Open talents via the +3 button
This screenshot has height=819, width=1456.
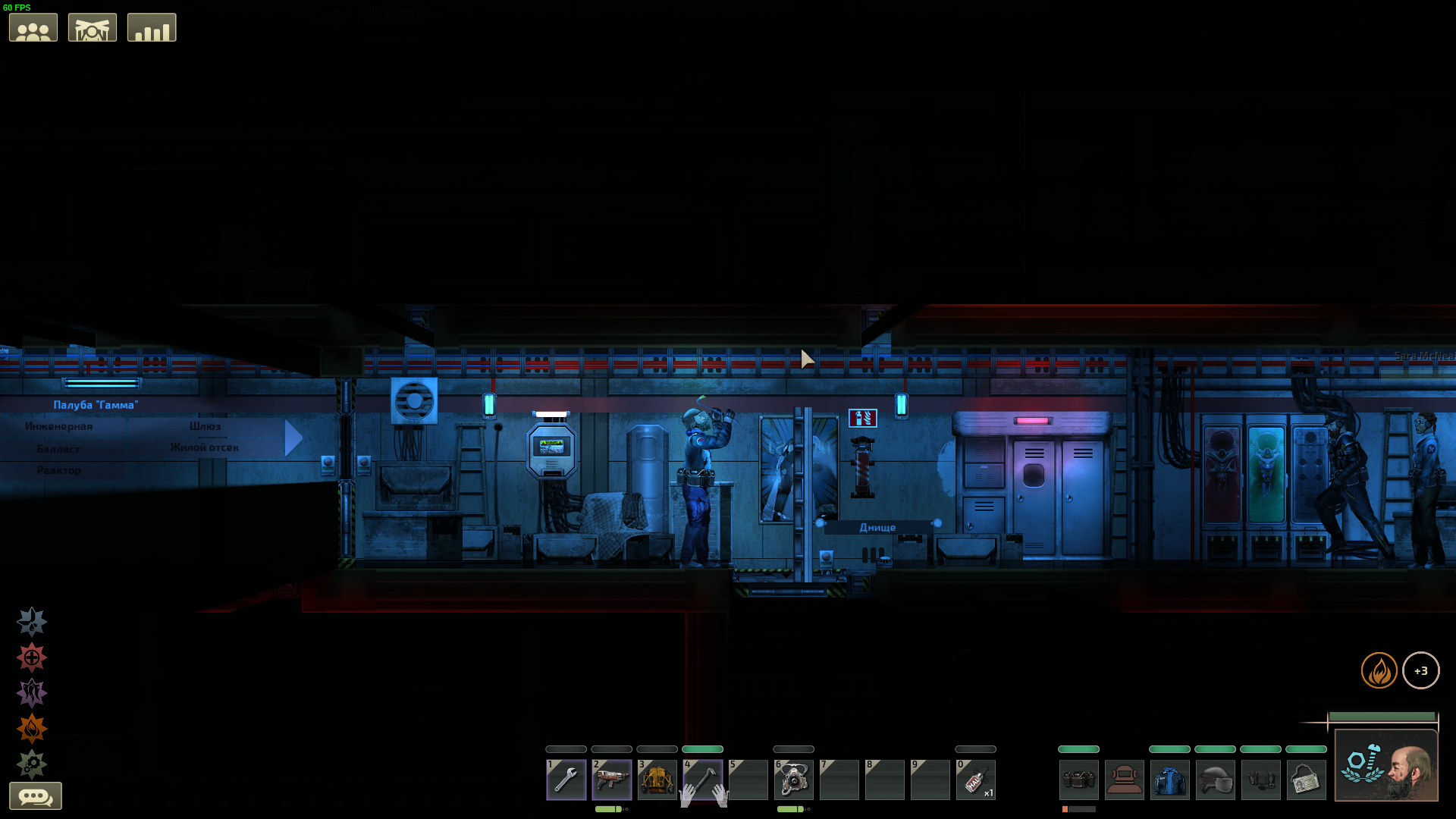click(1422, 670)
